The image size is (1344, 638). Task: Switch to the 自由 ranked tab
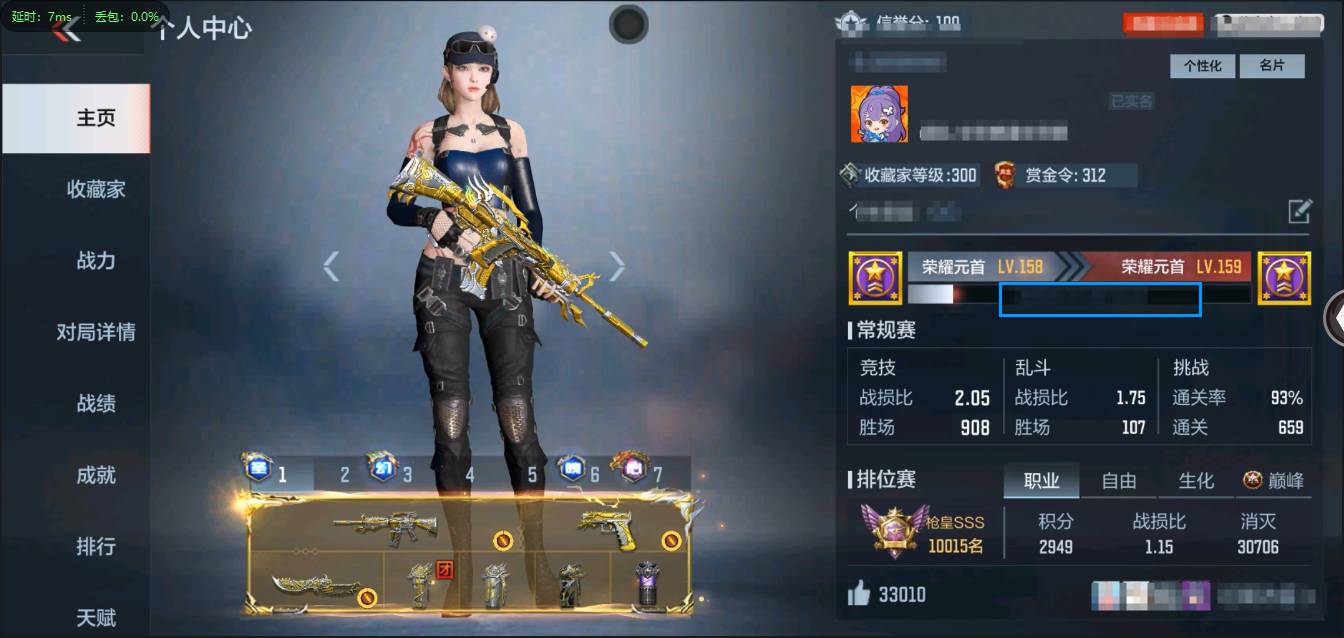click(x=1118, y=481)
